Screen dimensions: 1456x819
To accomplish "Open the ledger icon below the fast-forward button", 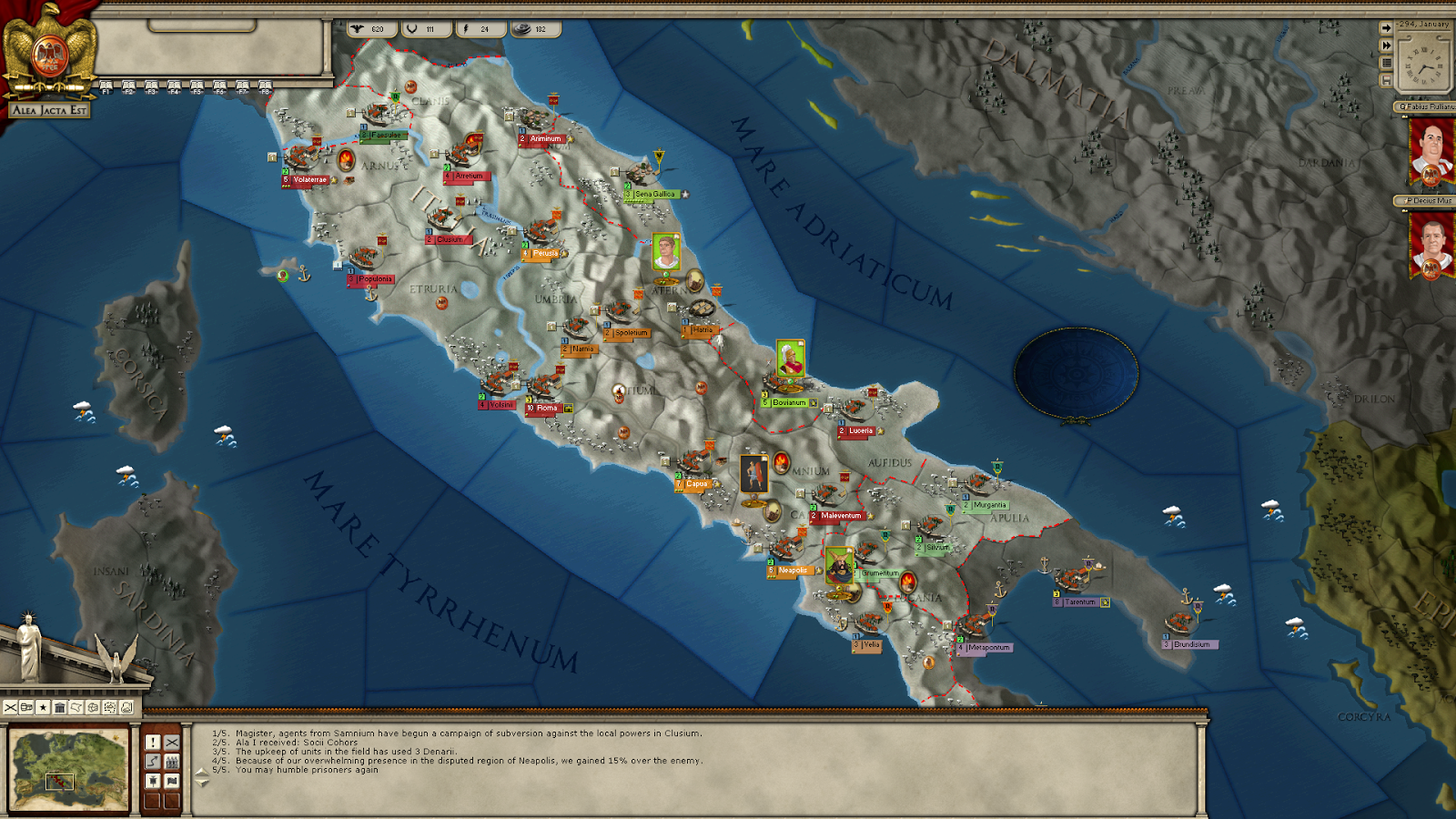I will click(x=1386, y=63).
